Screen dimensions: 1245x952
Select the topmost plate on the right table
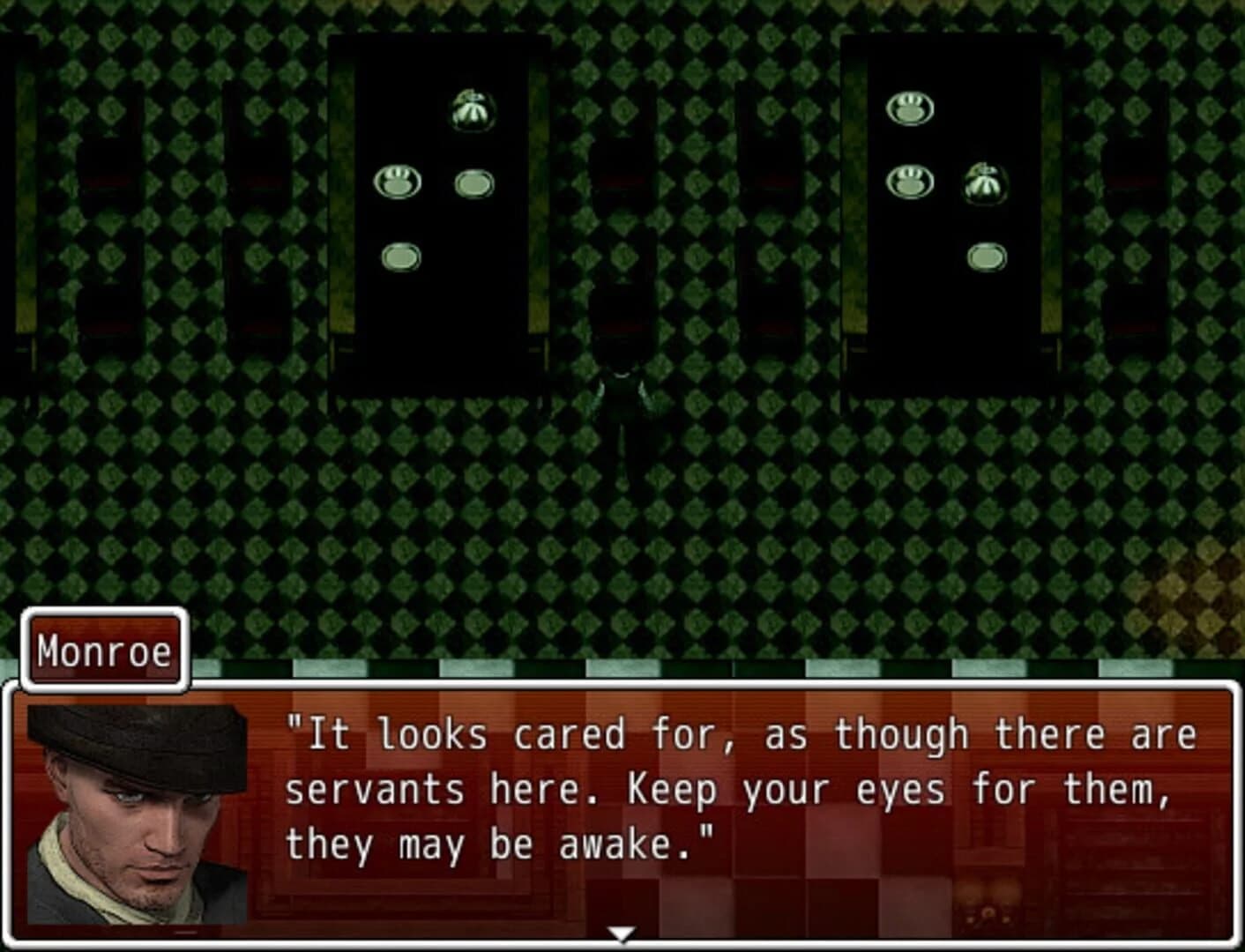[x=910, y=108]
